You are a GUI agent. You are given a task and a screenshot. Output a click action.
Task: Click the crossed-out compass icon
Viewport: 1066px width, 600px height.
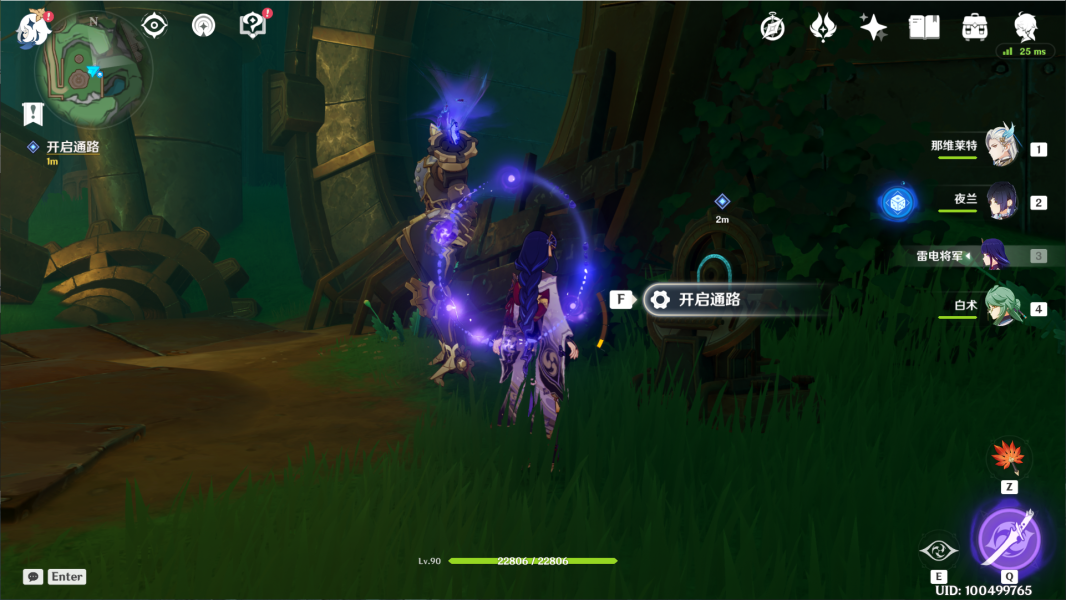772,27
